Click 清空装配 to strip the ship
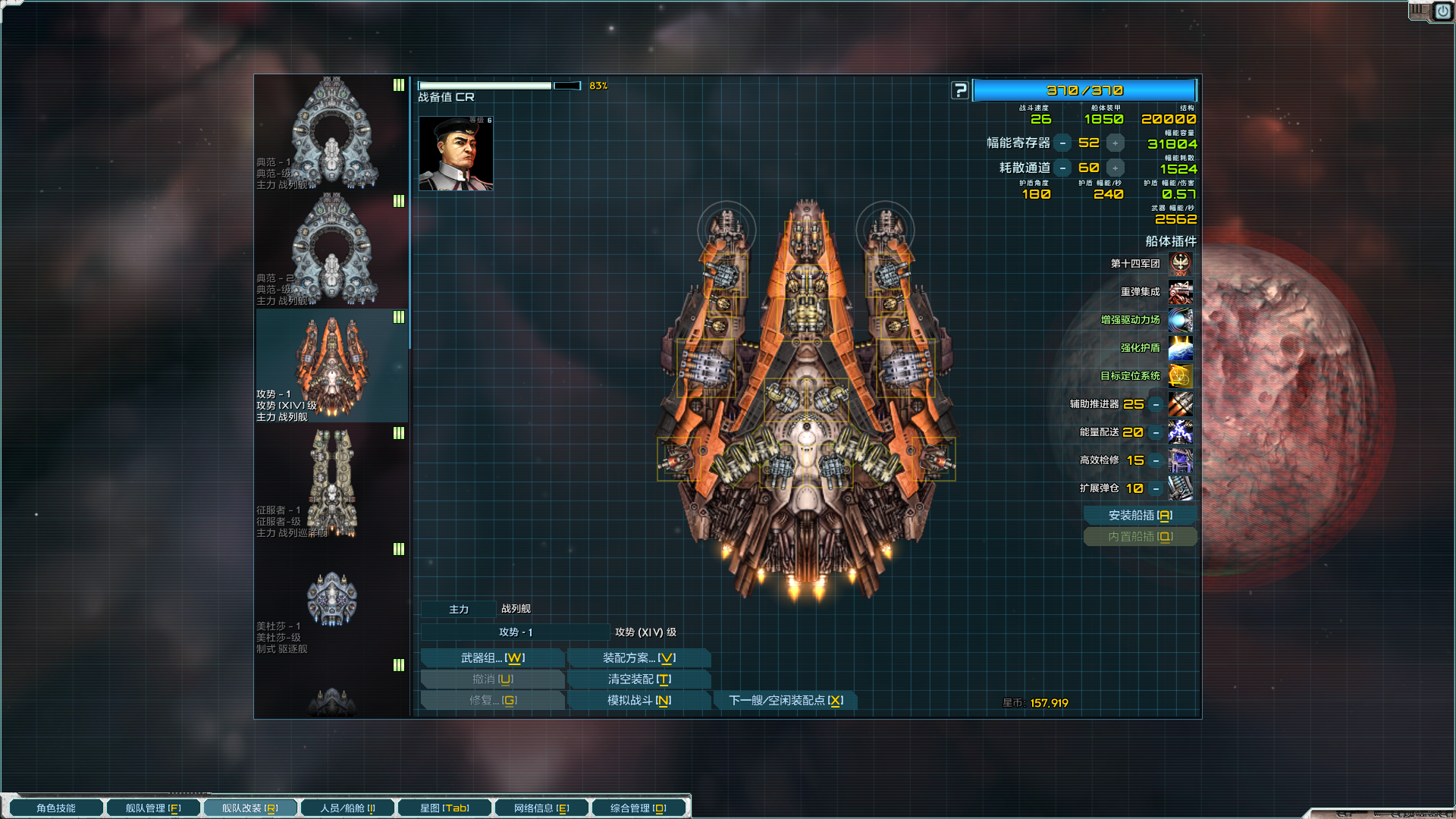 click(x=639, y=679)
